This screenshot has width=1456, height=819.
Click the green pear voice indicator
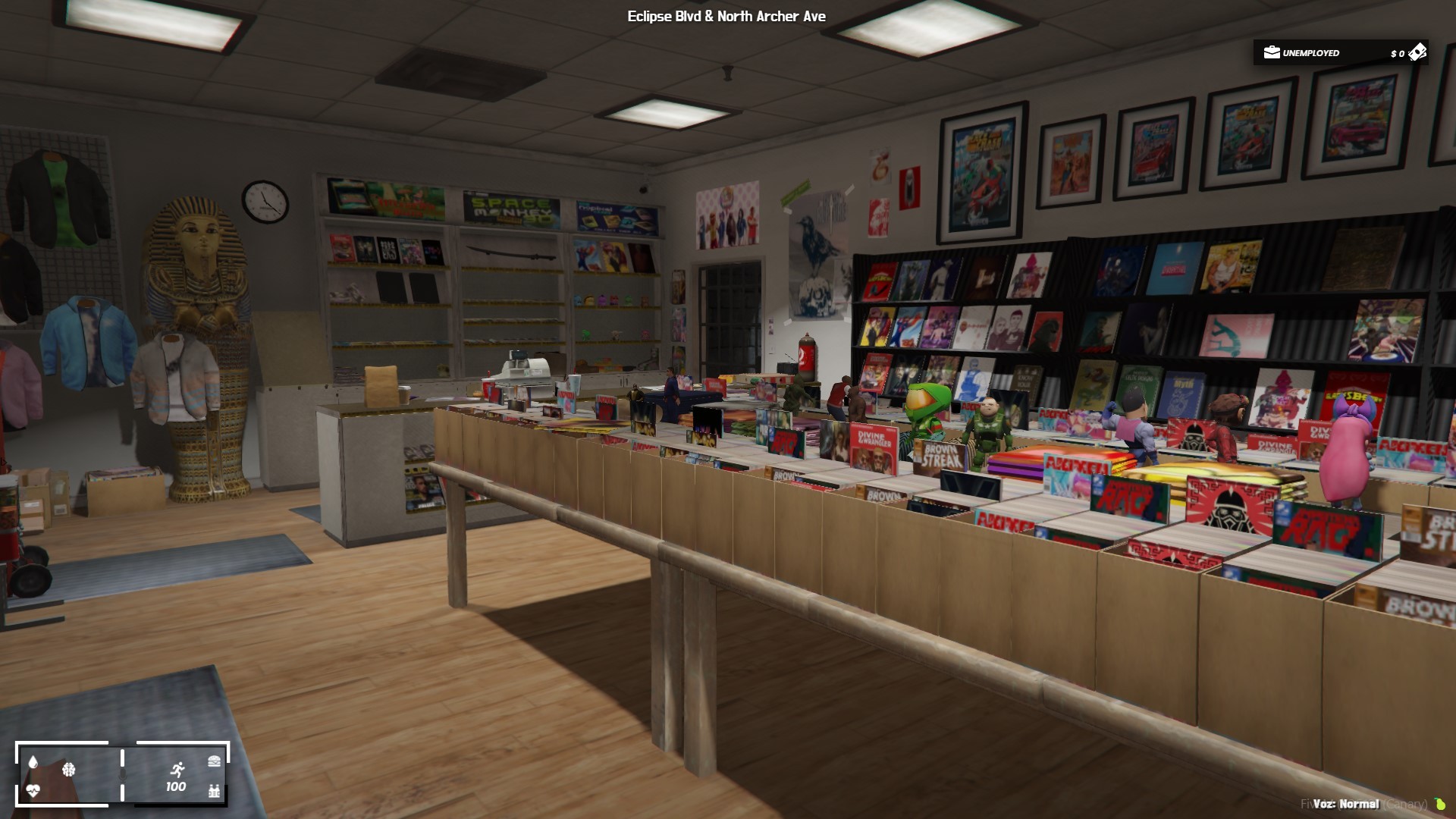1442,805
